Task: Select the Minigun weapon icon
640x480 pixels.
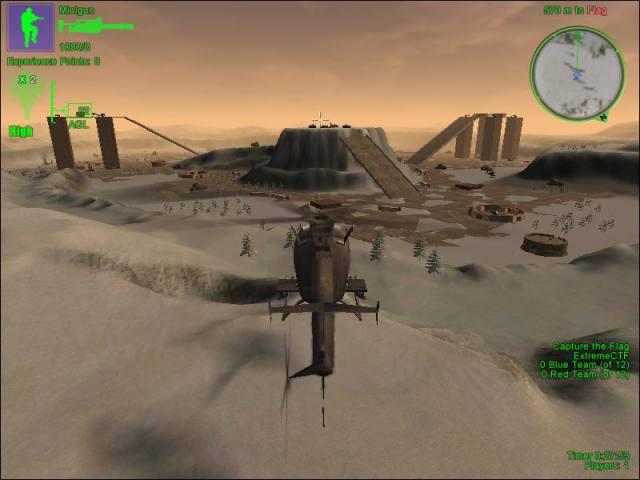Action: pyautogui.click(x=95, y=26)
